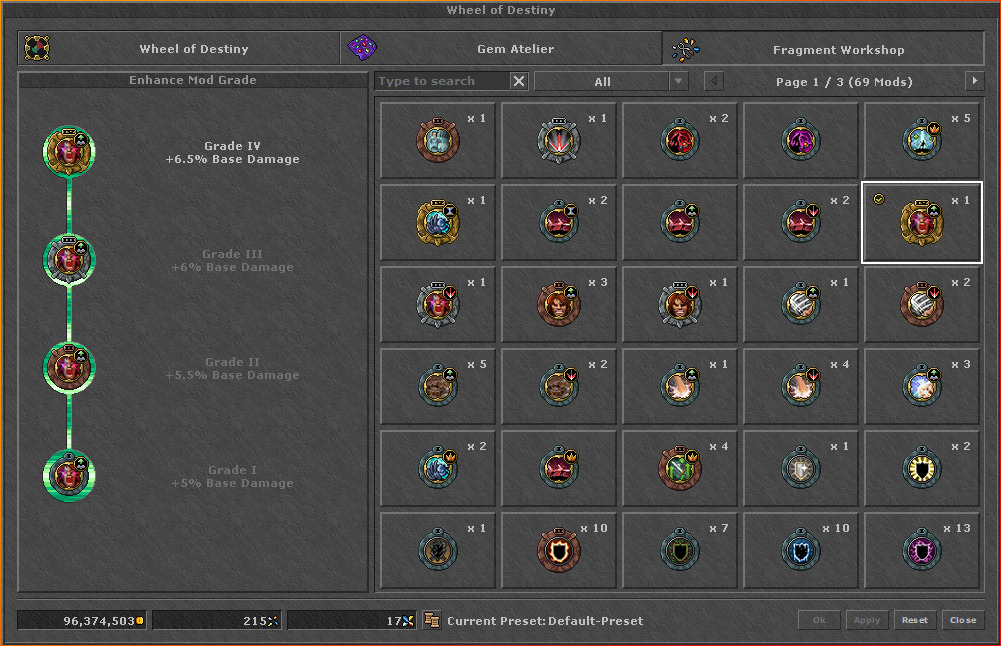Confirm with the Ok button
Screen dimensions: 1001x646
(819, 620)
